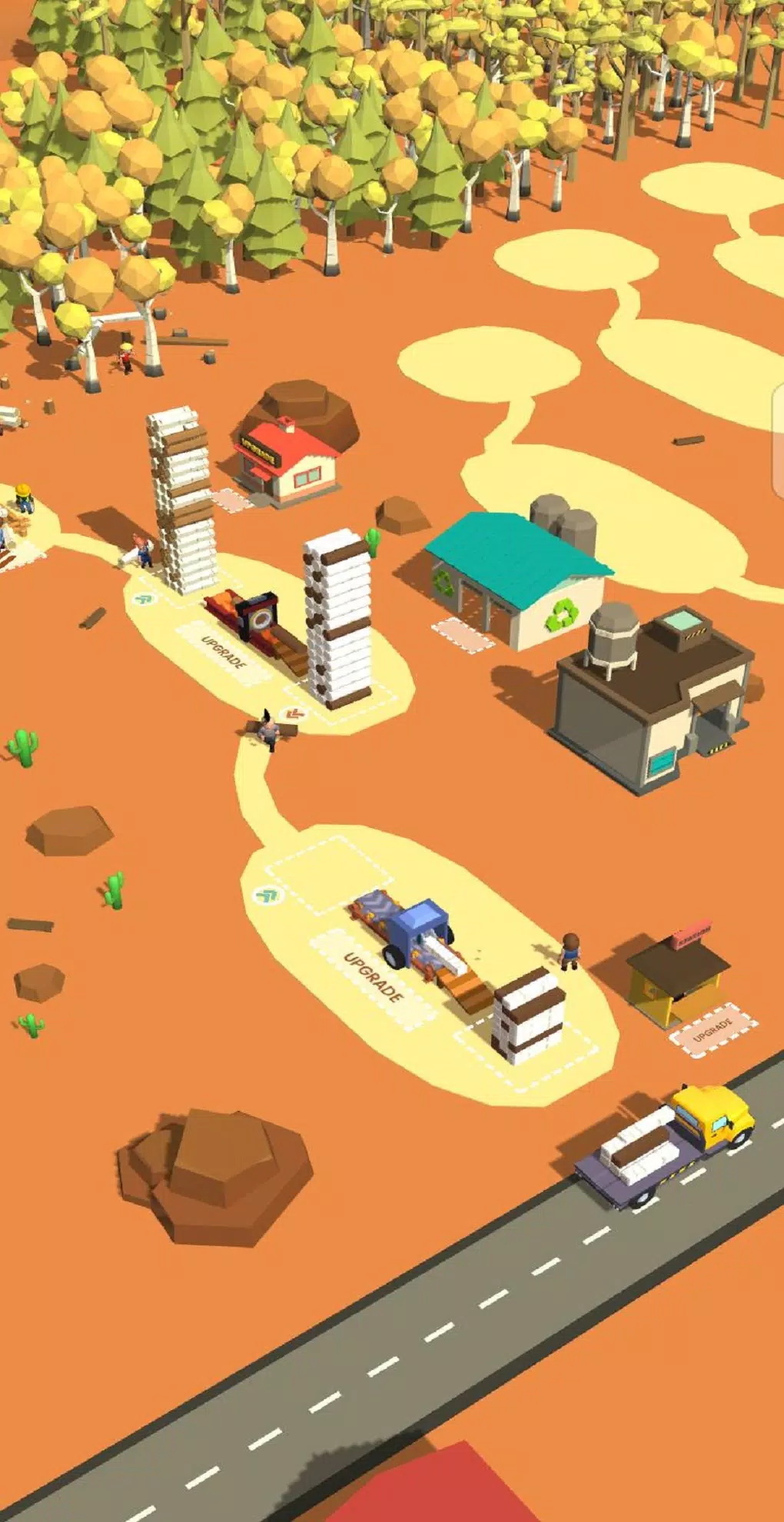The width and height of the screenshot is (784, 1522).
Task: Tap the UPGRADE pad beside the log saw
Action: pyautogui.click(x=223, y=653)
